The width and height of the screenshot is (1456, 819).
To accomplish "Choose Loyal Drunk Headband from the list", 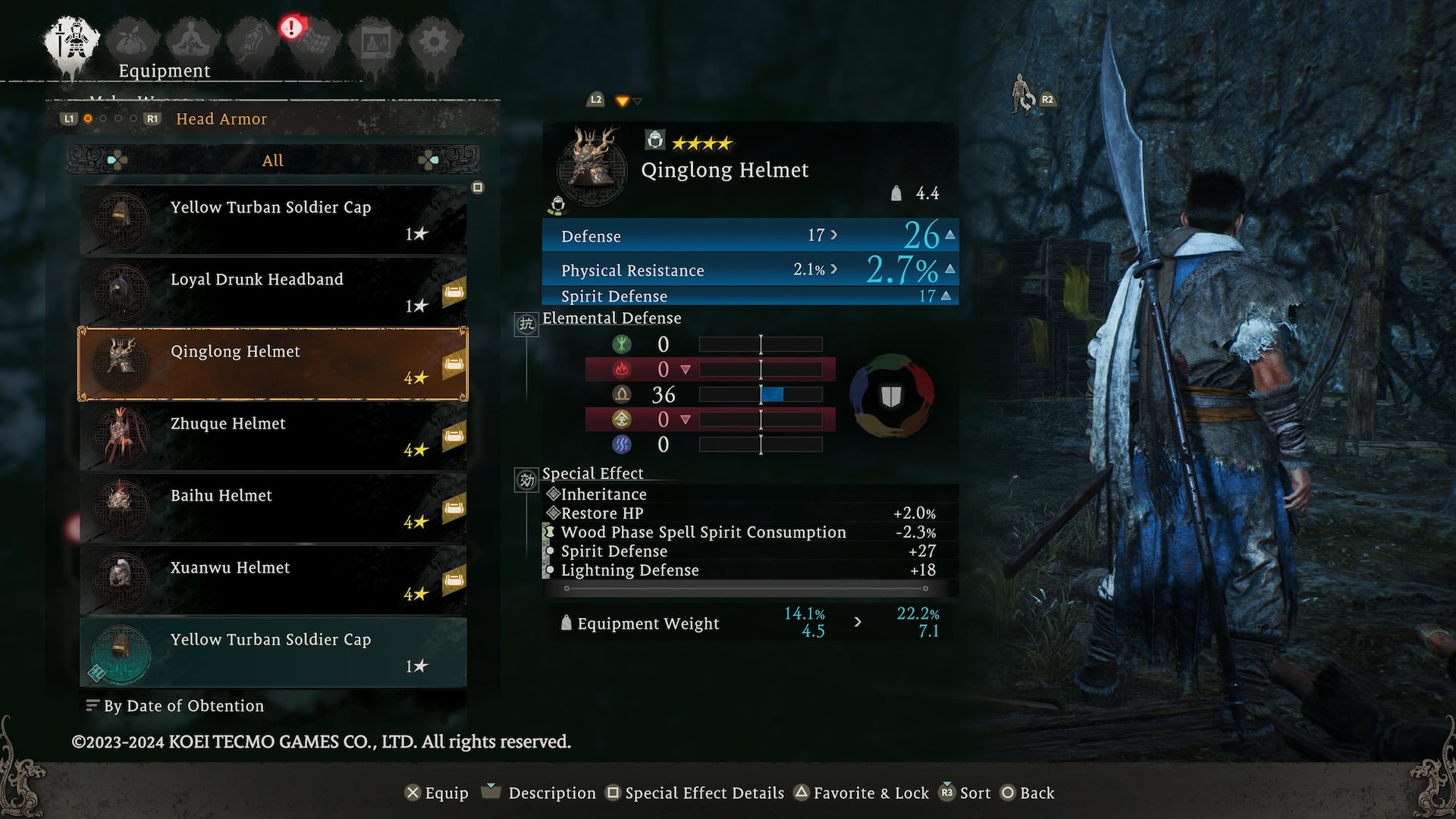I will click(x=273, y=292).
